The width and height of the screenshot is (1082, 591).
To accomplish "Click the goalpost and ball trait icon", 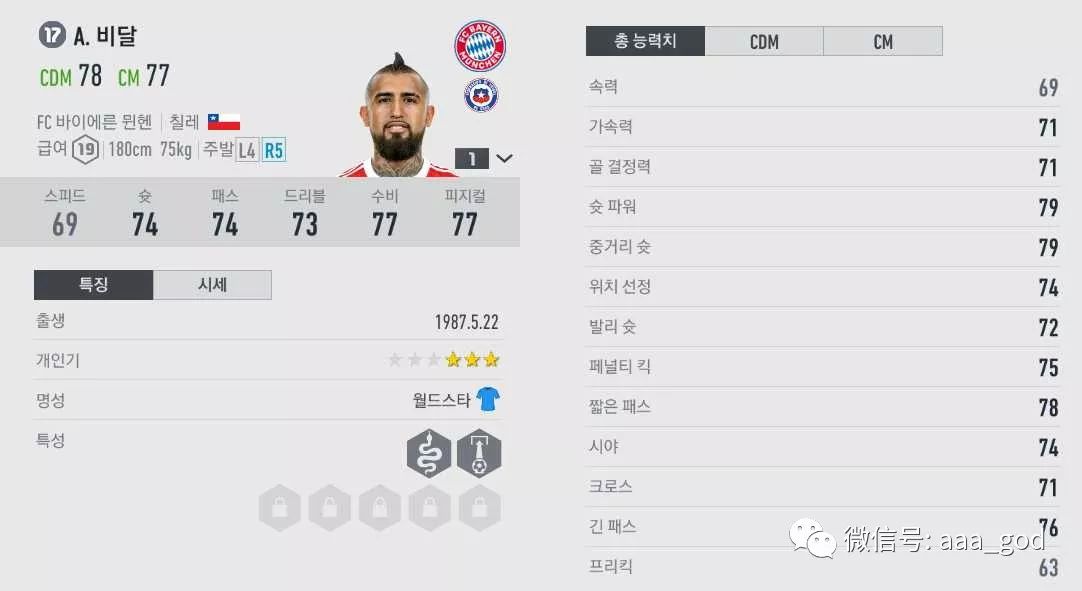I will click(479, 454).
